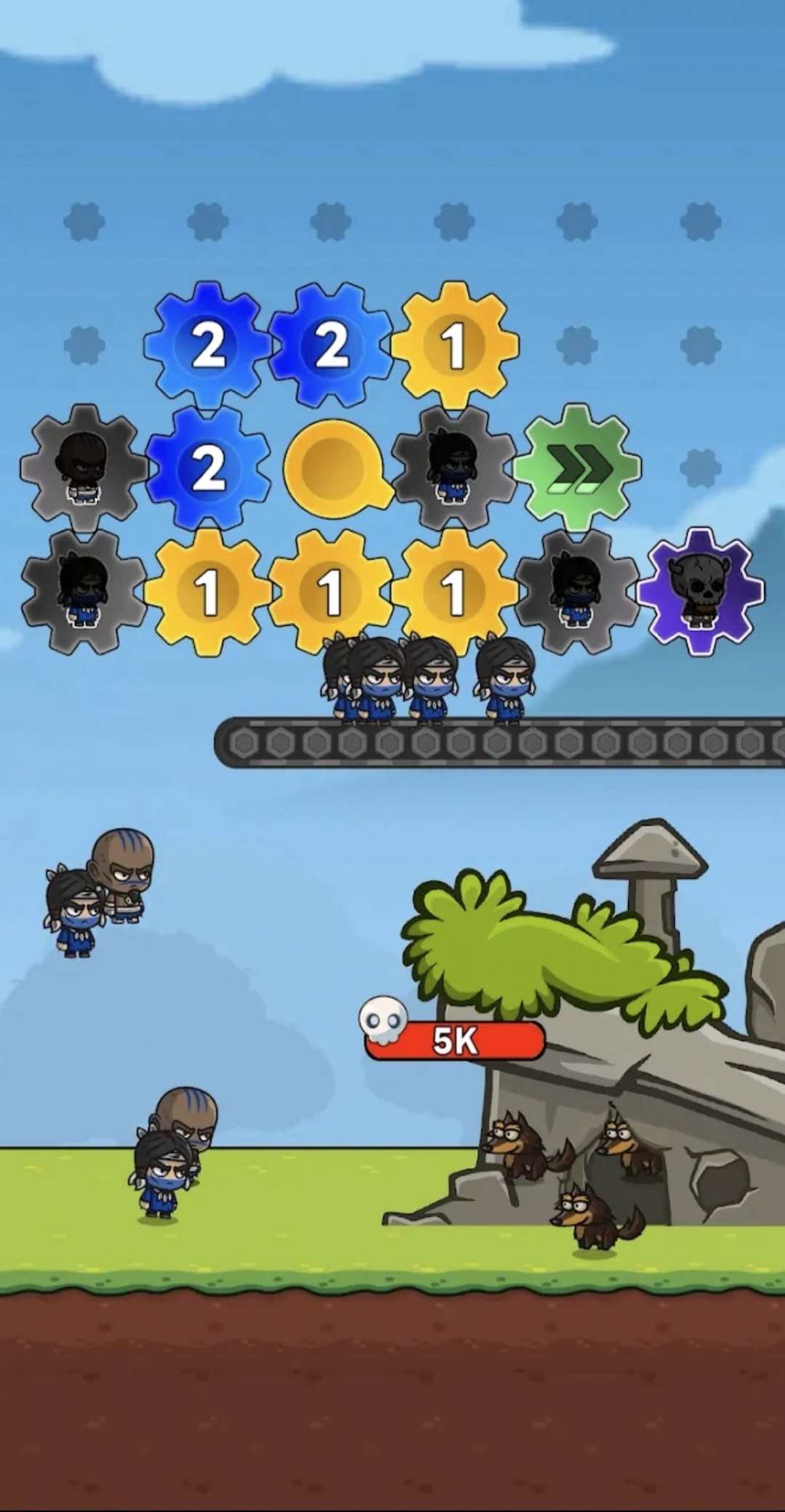The image size is (785, 1512).
Task: Pick the gray ninja gear beside purple gear
Action: (576, 590)
